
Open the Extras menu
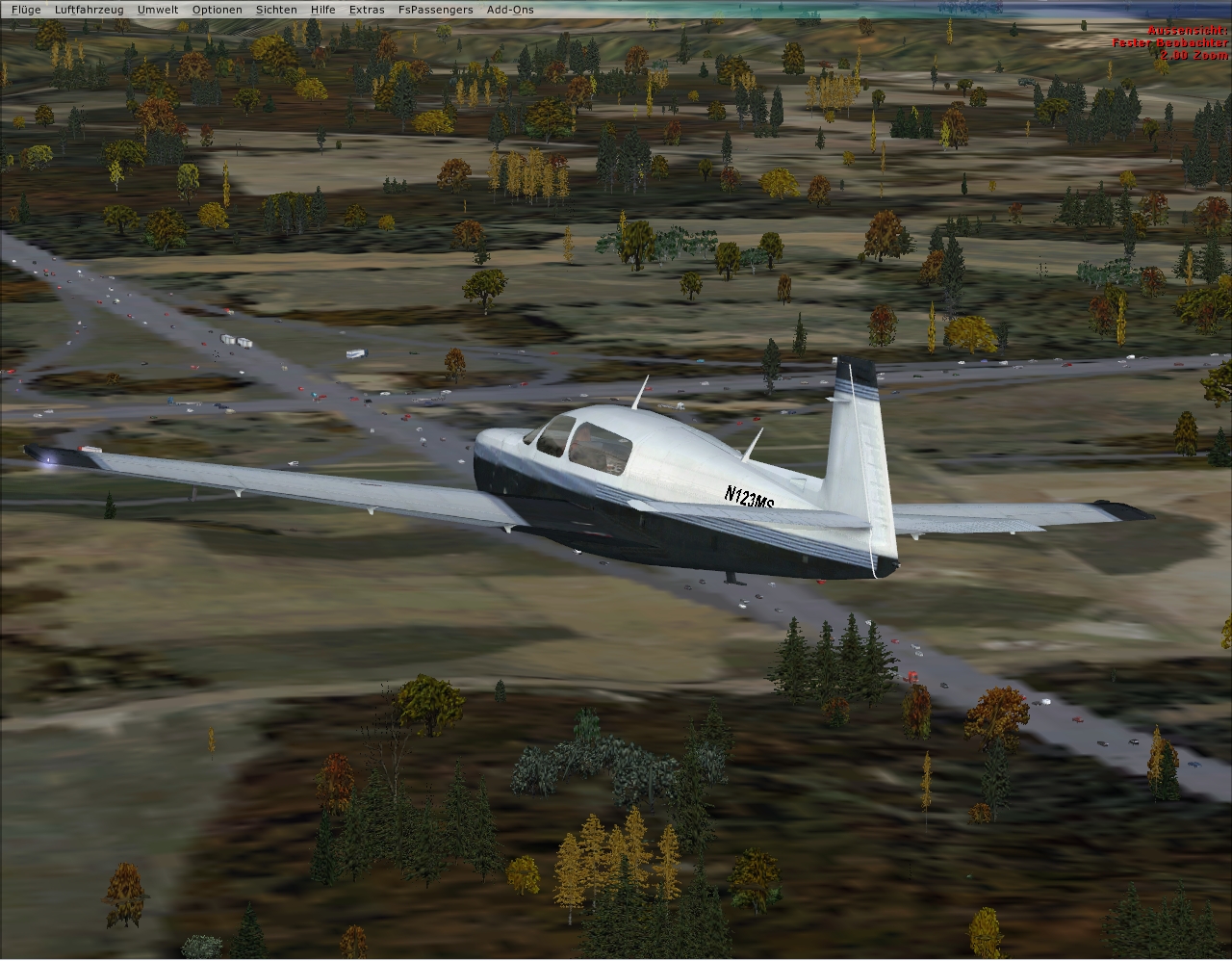pos(367,10)
